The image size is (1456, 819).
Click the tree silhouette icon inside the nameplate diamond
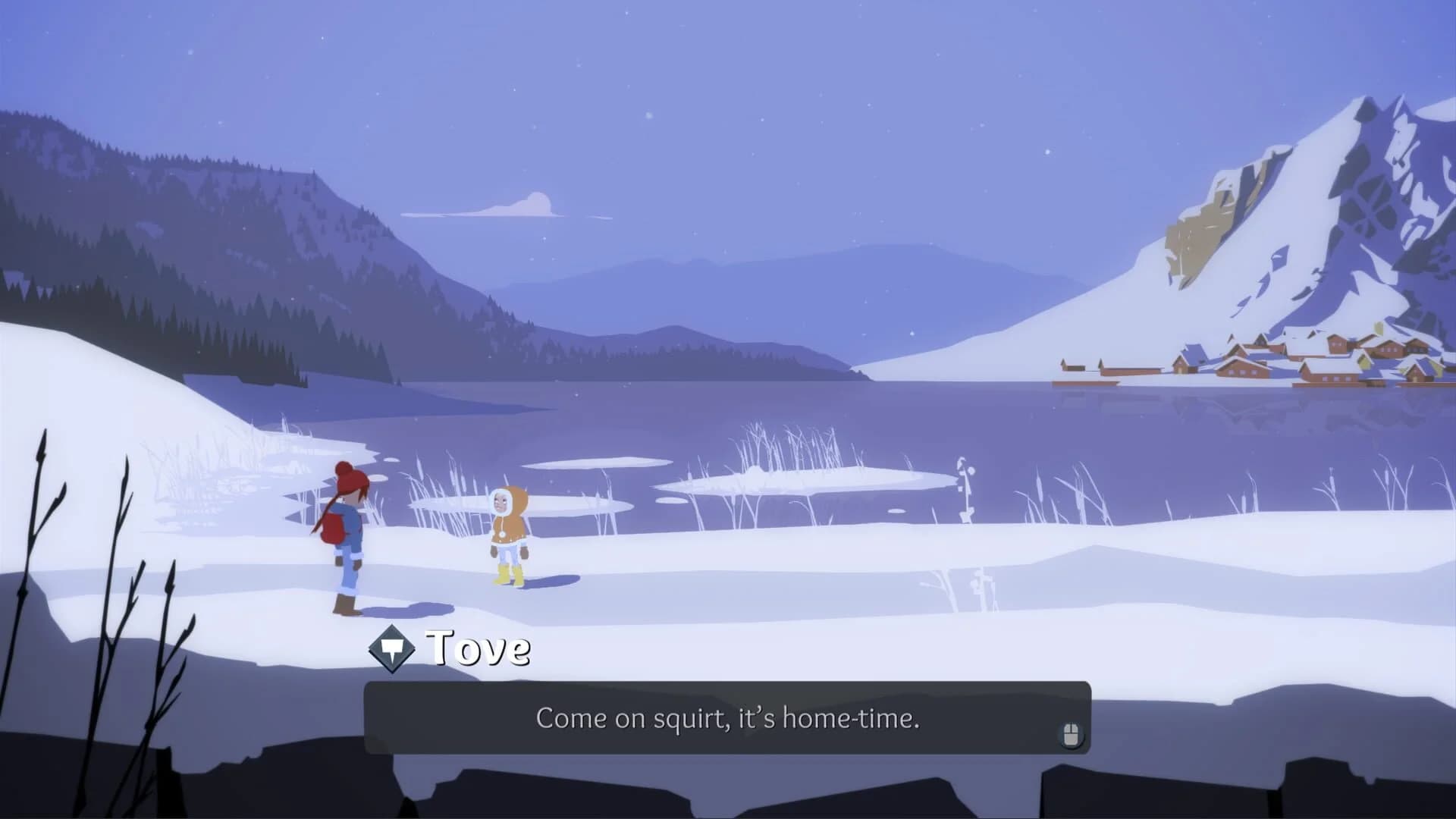pyautogui.click(x=390, y=648)
